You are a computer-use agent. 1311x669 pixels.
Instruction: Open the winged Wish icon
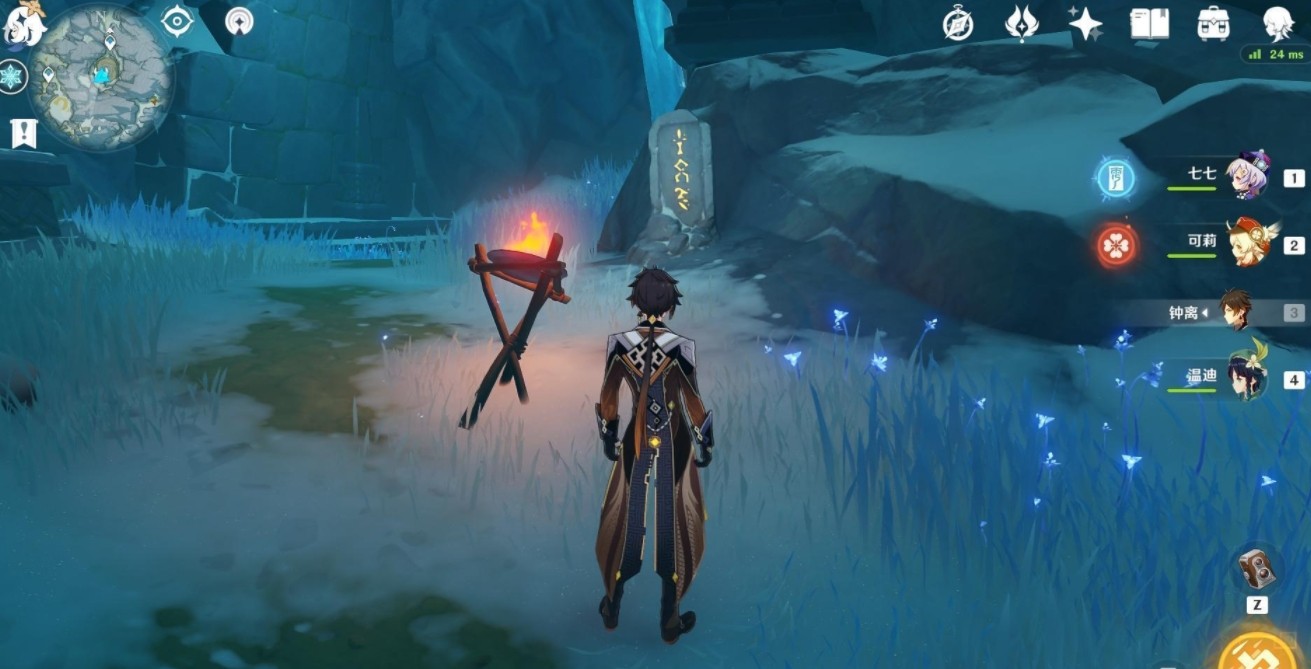(x=1021, y=23)
